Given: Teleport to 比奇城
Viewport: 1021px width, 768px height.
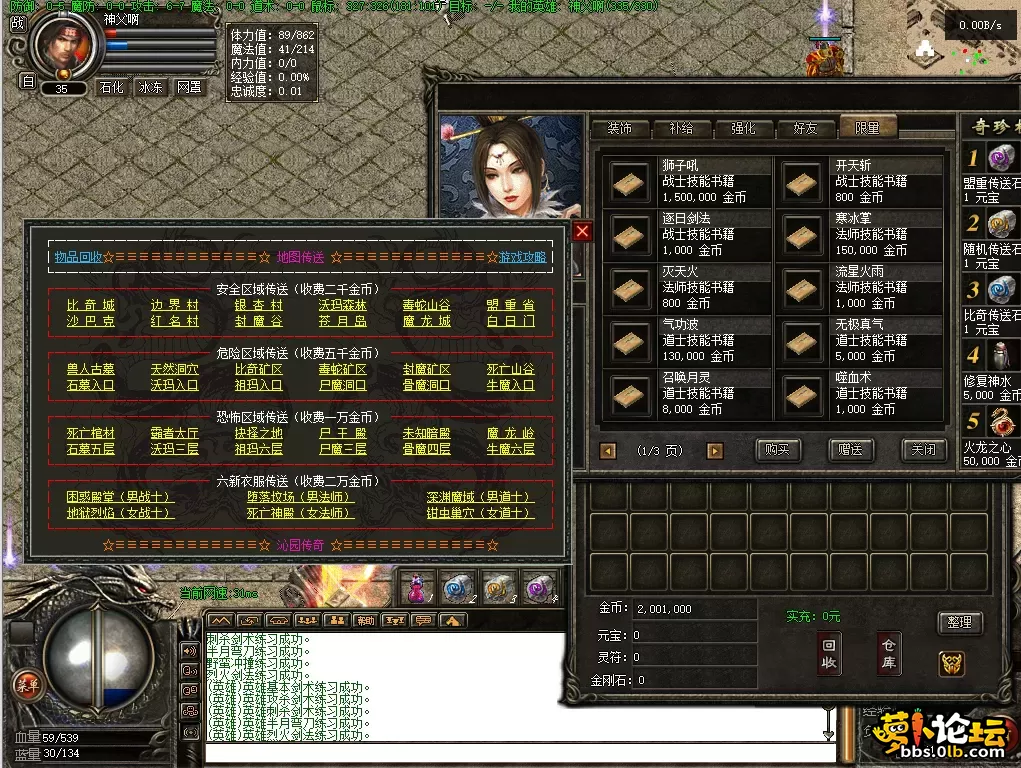Looking at the screenshot, I should click(x=91, y=305).
